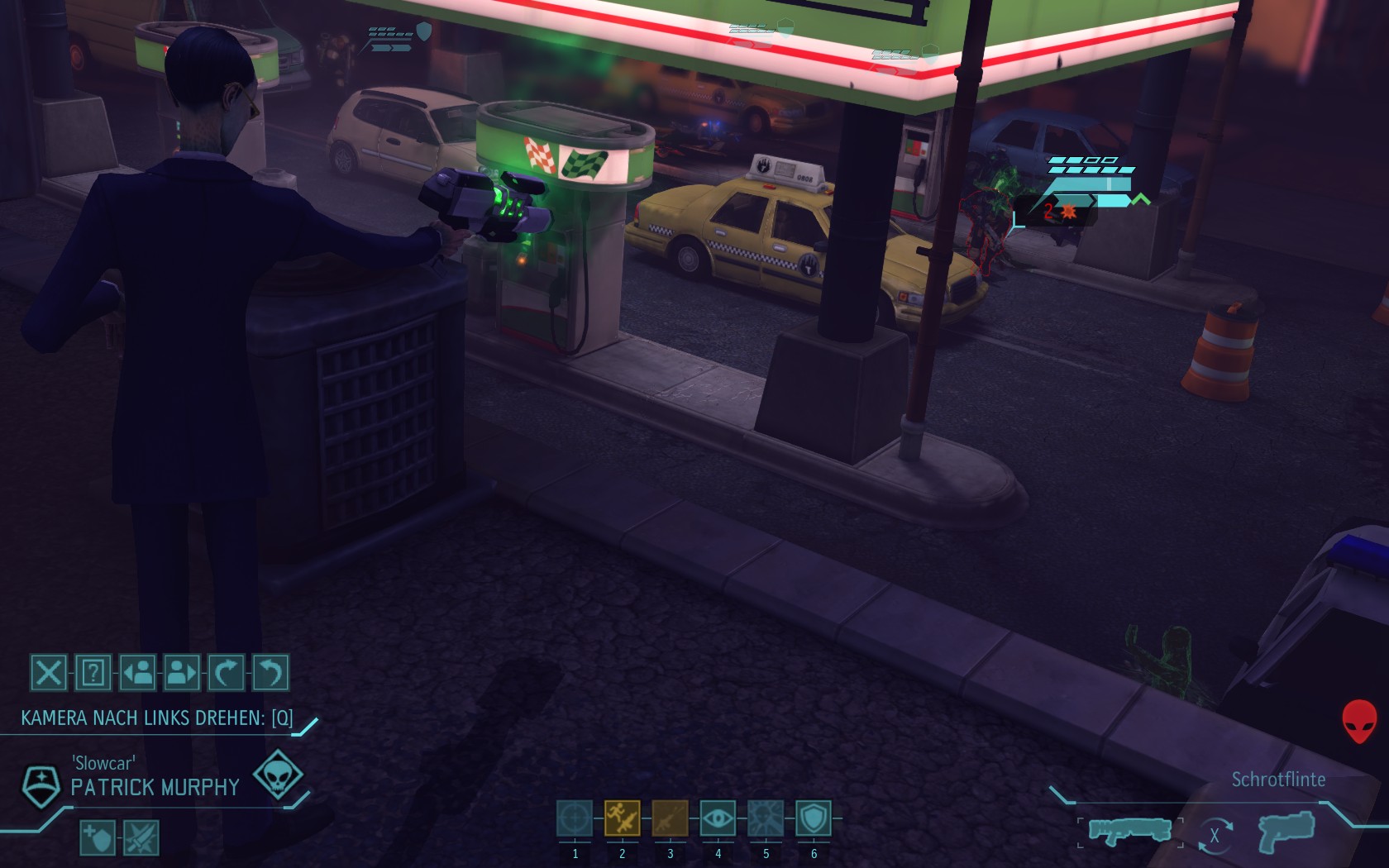Select the shotgun primary weapon
The height and width of the screenshot is (868, 1389).
pyautogui.click(x=1129, y=830)
